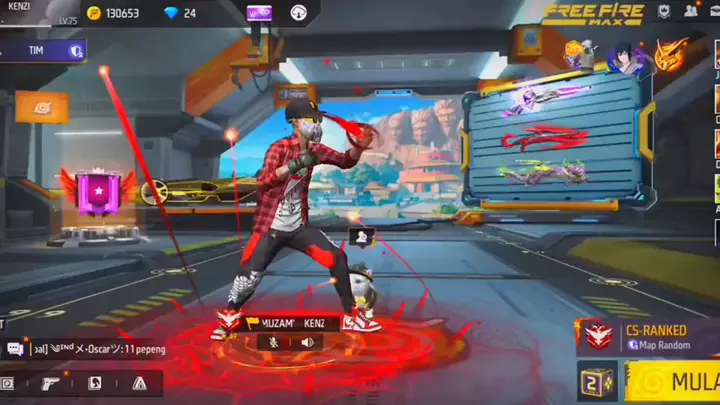Open the pistol weapon icon in bottom bar
720x405 pixels.
49,383
